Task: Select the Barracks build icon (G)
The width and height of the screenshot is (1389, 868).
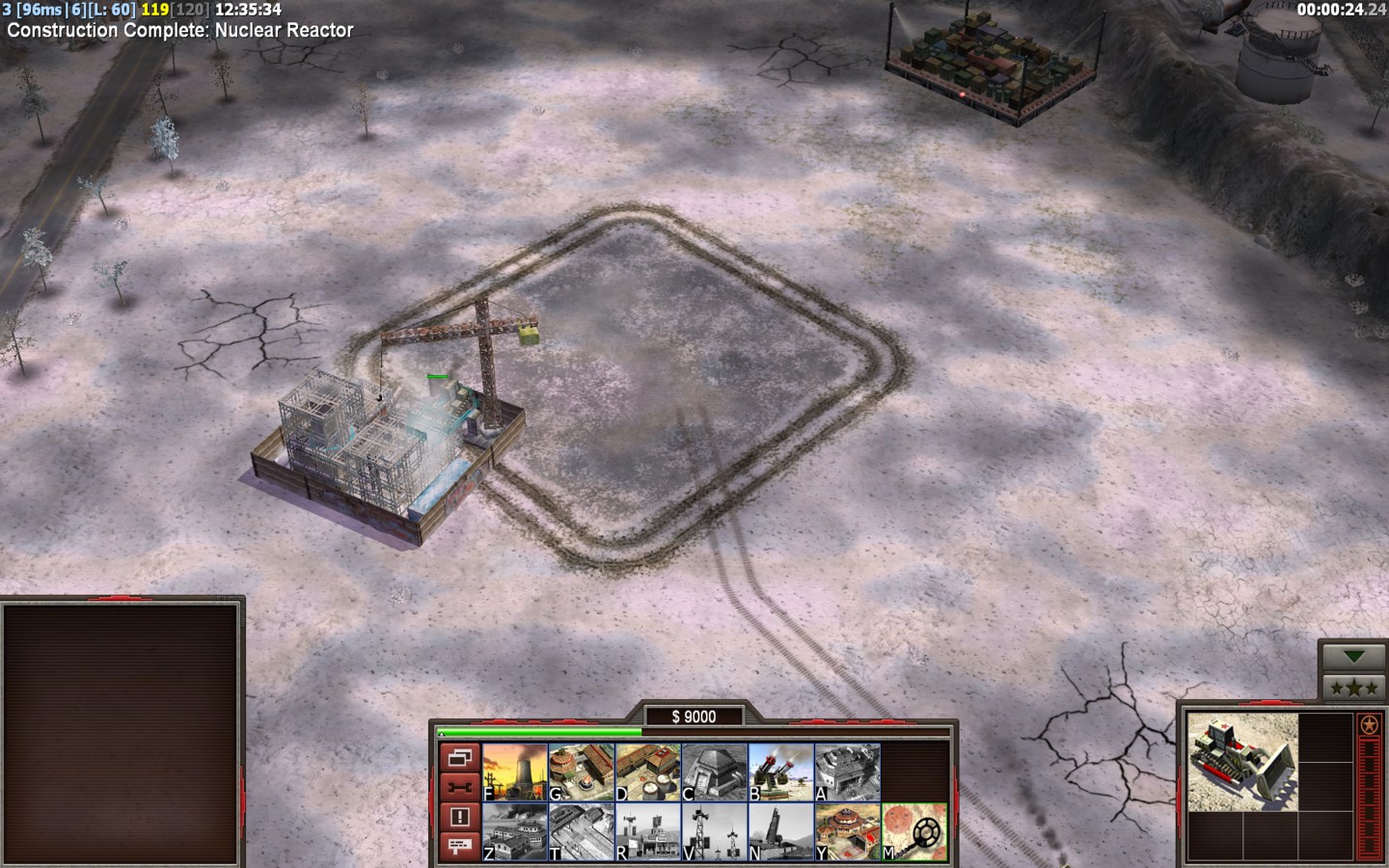Action: coord(582,773)
